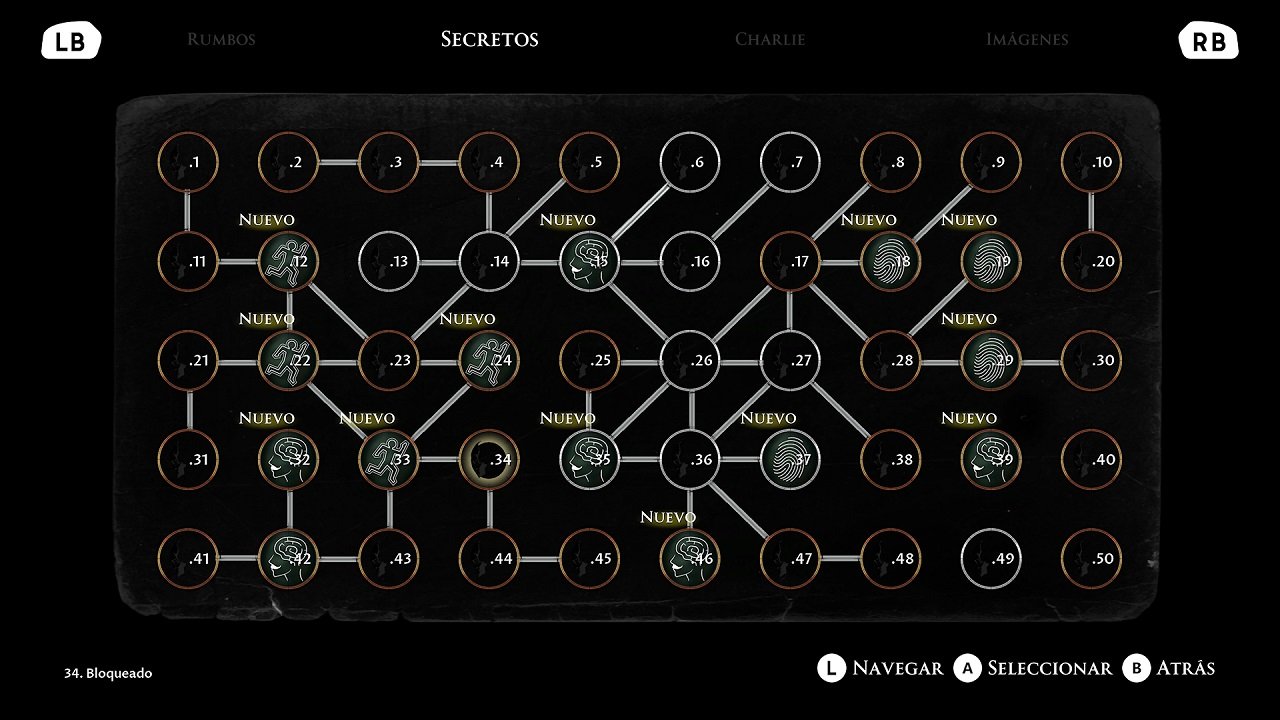This screenshot has height=720, width=1280.
Task: Select the Secretos tab
Action: coord(489,40)
